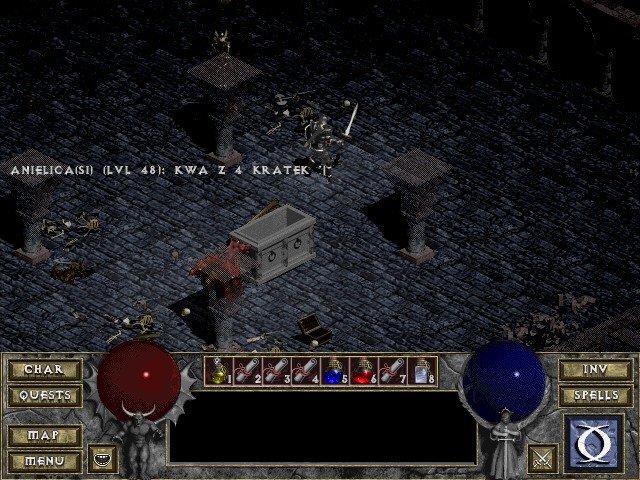Toggle the crossed swords player-attack button
640x480 pixels.
[x=543, y=459]
